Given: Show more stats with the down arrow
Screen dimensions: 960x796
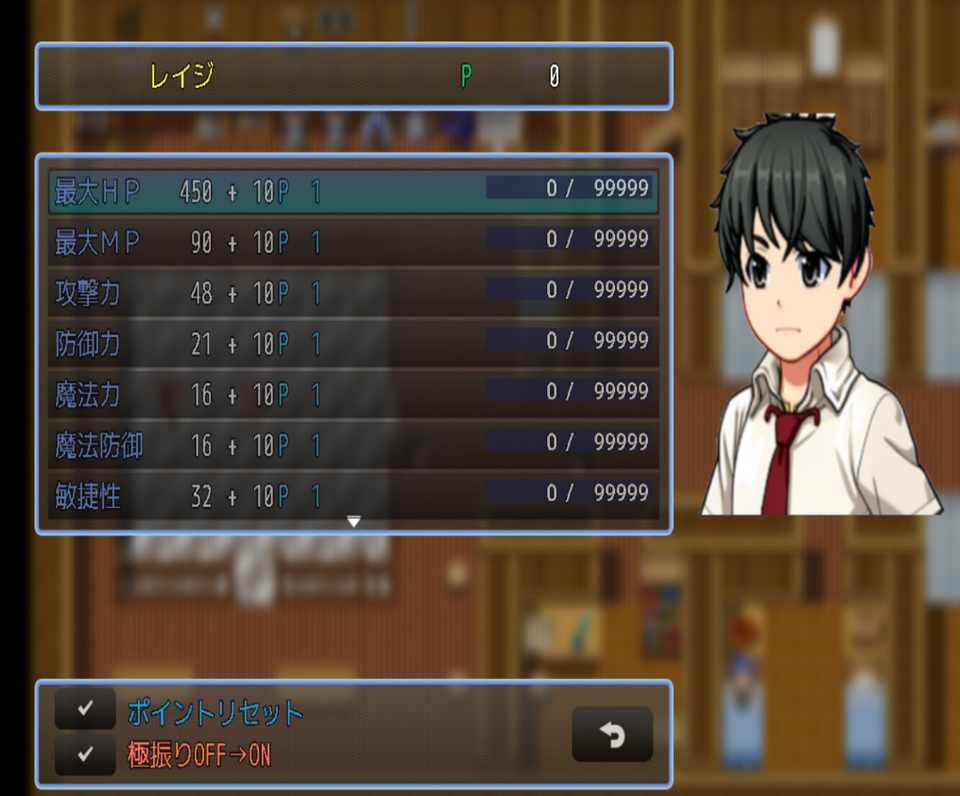Looking at the screenshot, I should coord(353,521).
